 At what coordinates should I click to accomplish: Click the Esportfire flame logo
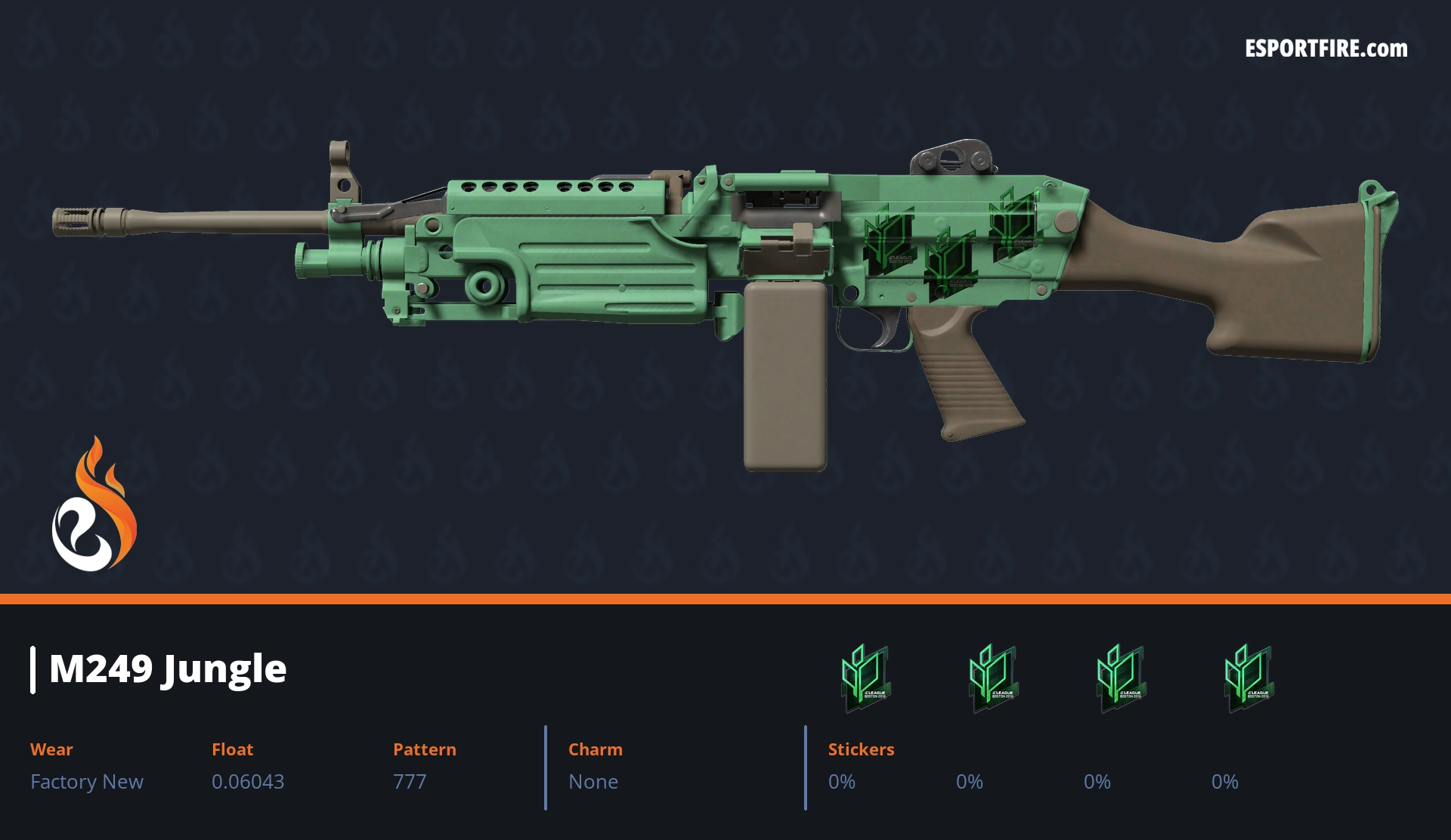(x=94, y=505)
